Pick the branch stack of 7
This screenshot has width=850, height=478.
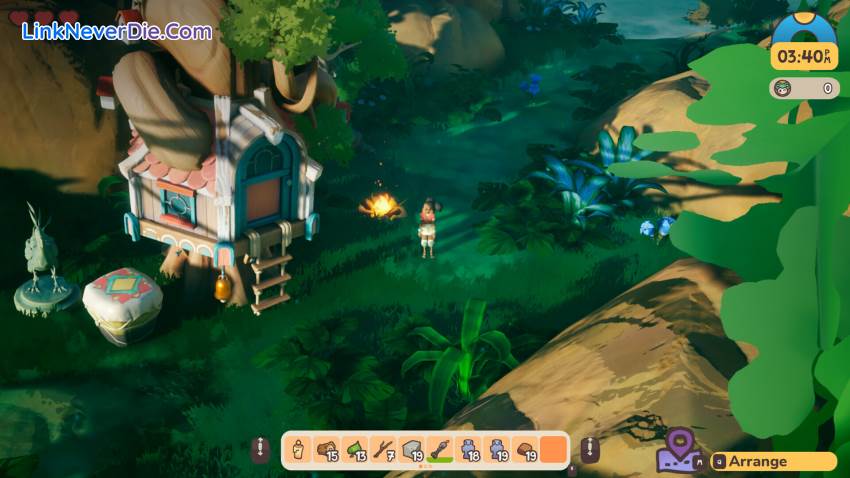click(x=383, y=449)
